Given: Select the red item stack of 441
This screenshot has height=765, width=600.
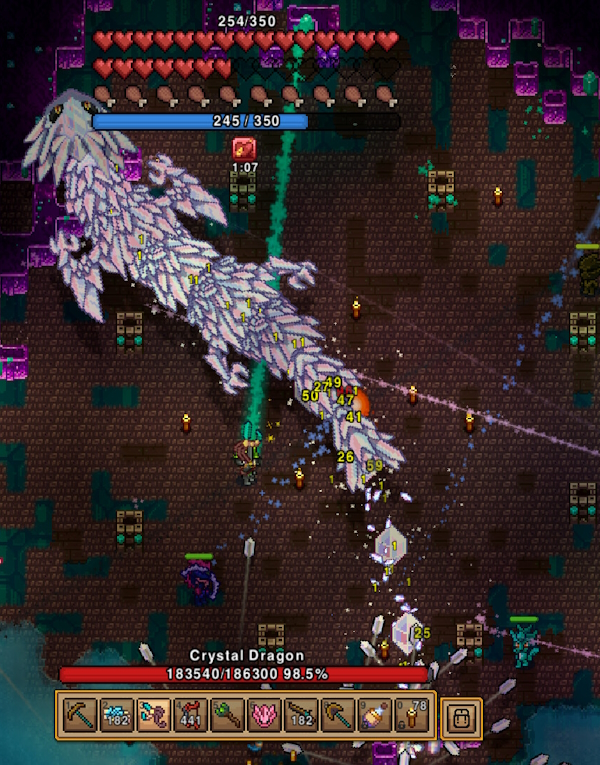Looking at the screenshot, I should (x=189, y=717).
